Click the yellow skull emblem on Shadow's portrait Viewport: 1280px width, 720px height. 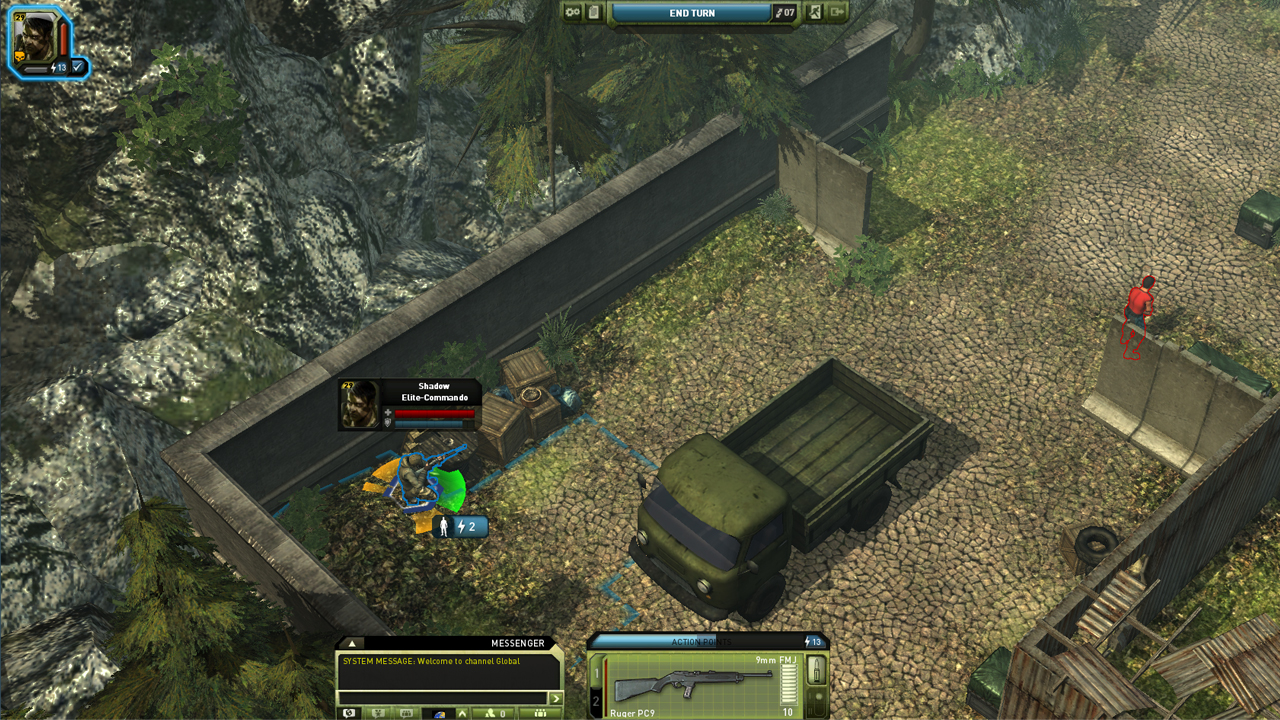tap(19, 57)
